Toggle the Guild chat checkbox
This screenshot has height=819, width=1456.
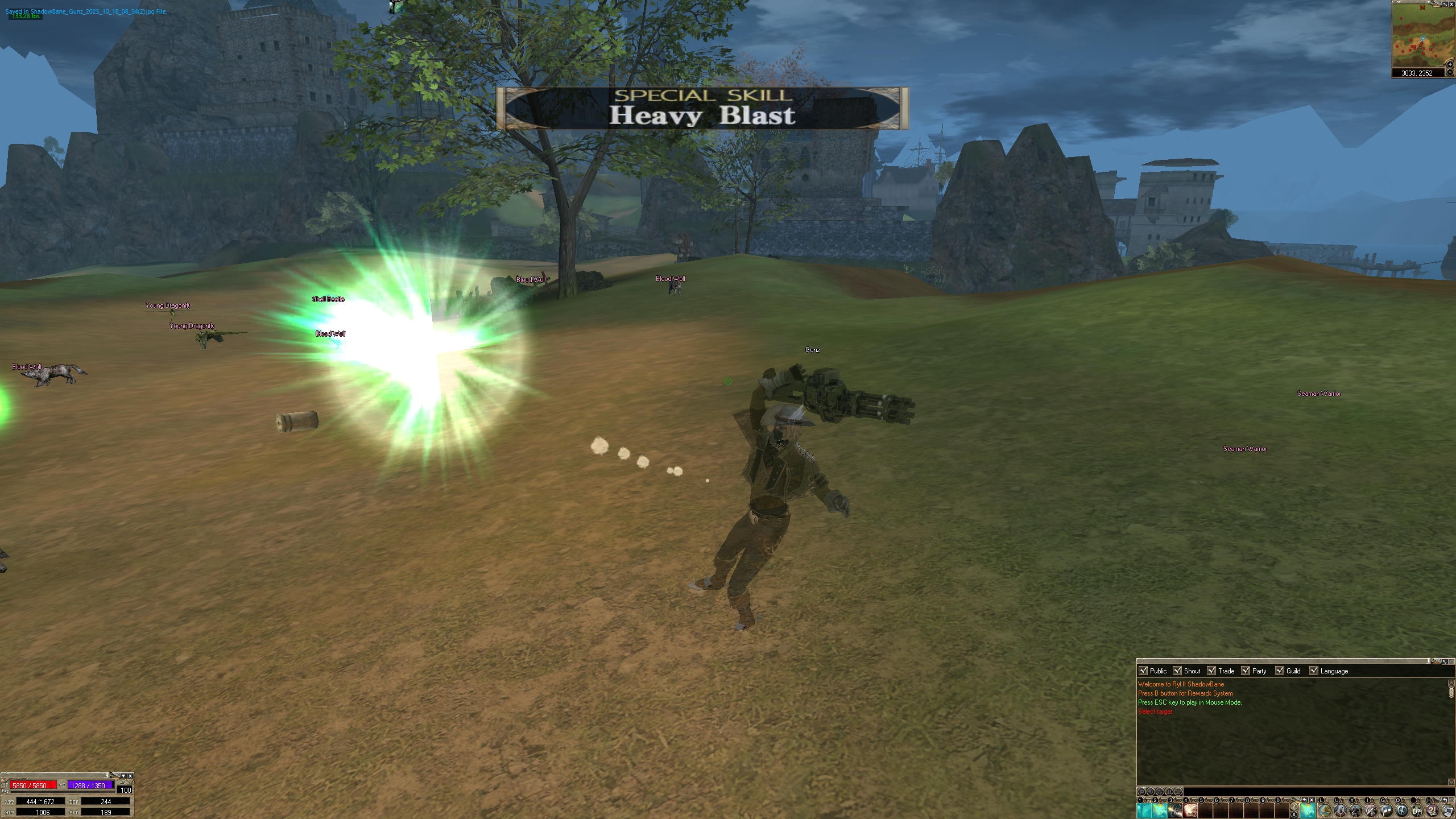point(1280,671)
